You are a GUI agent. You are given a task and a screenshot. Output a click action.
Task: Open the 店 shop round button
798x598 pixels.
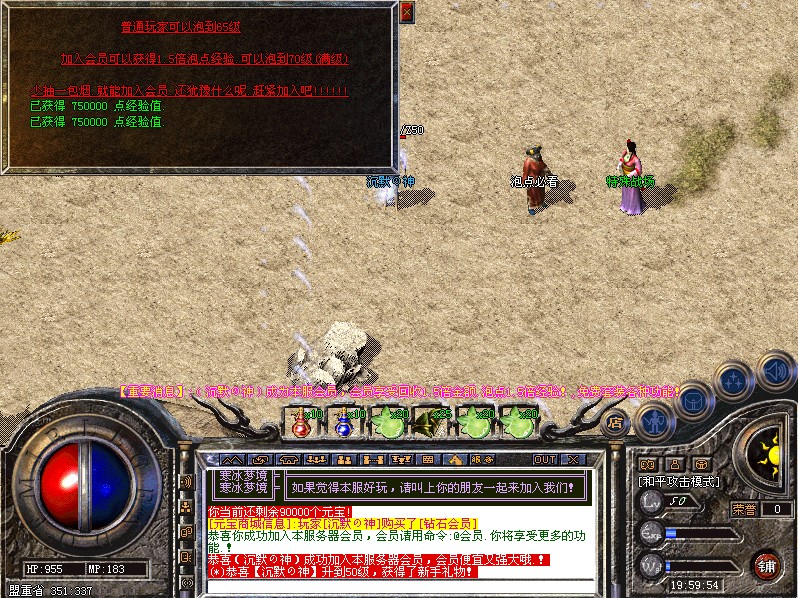(x=616, y=422)
